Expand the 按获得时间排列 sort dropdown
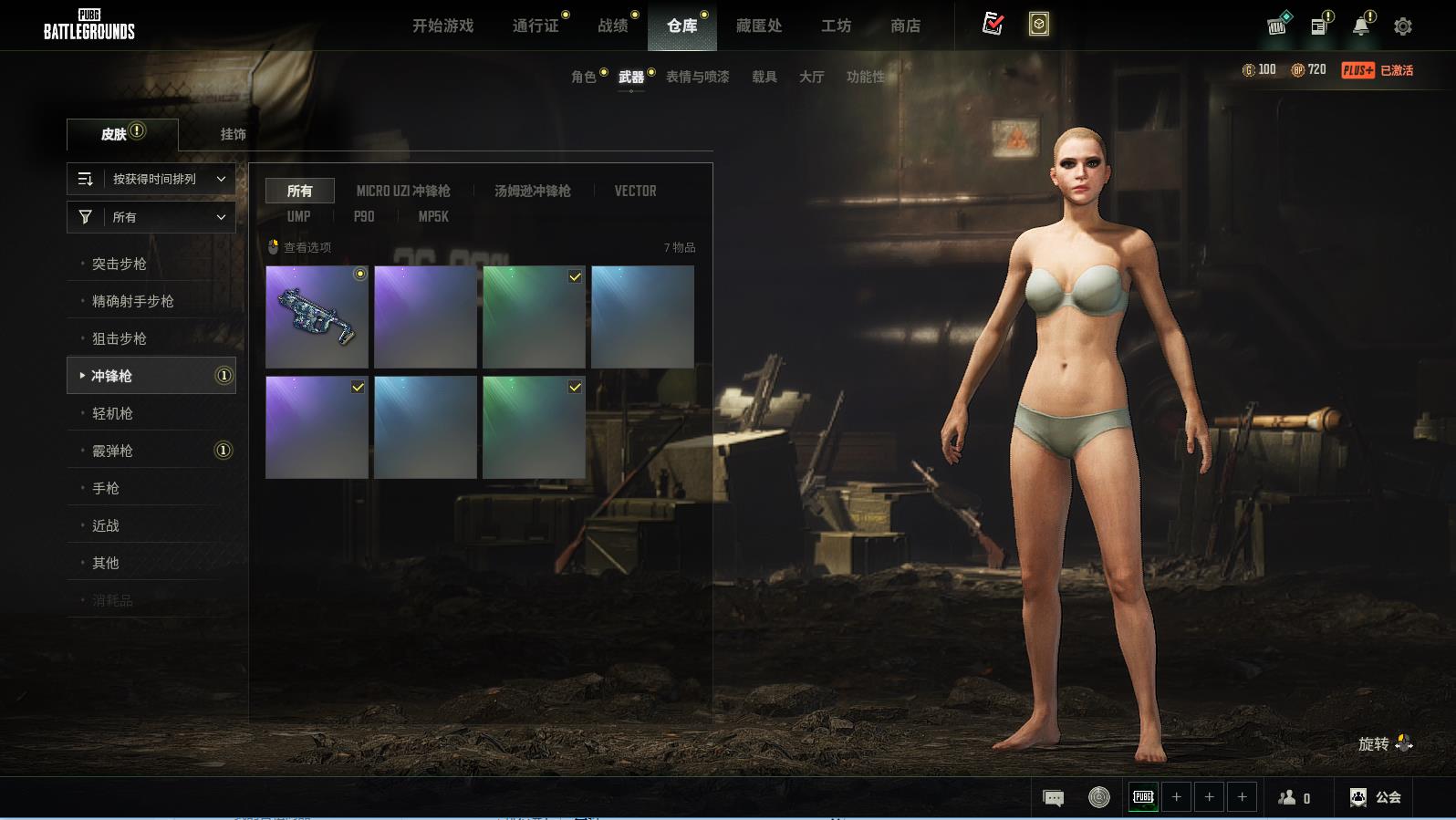This screenshot has height=820, width=1456. pyautogui.click(x=151, y=179)
